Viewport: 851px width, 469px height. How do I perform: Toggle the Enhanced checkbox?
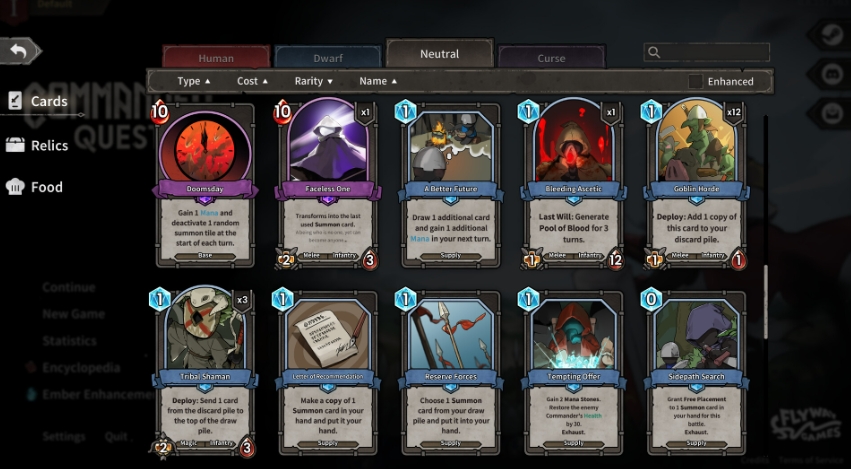[x=696, y=81]
